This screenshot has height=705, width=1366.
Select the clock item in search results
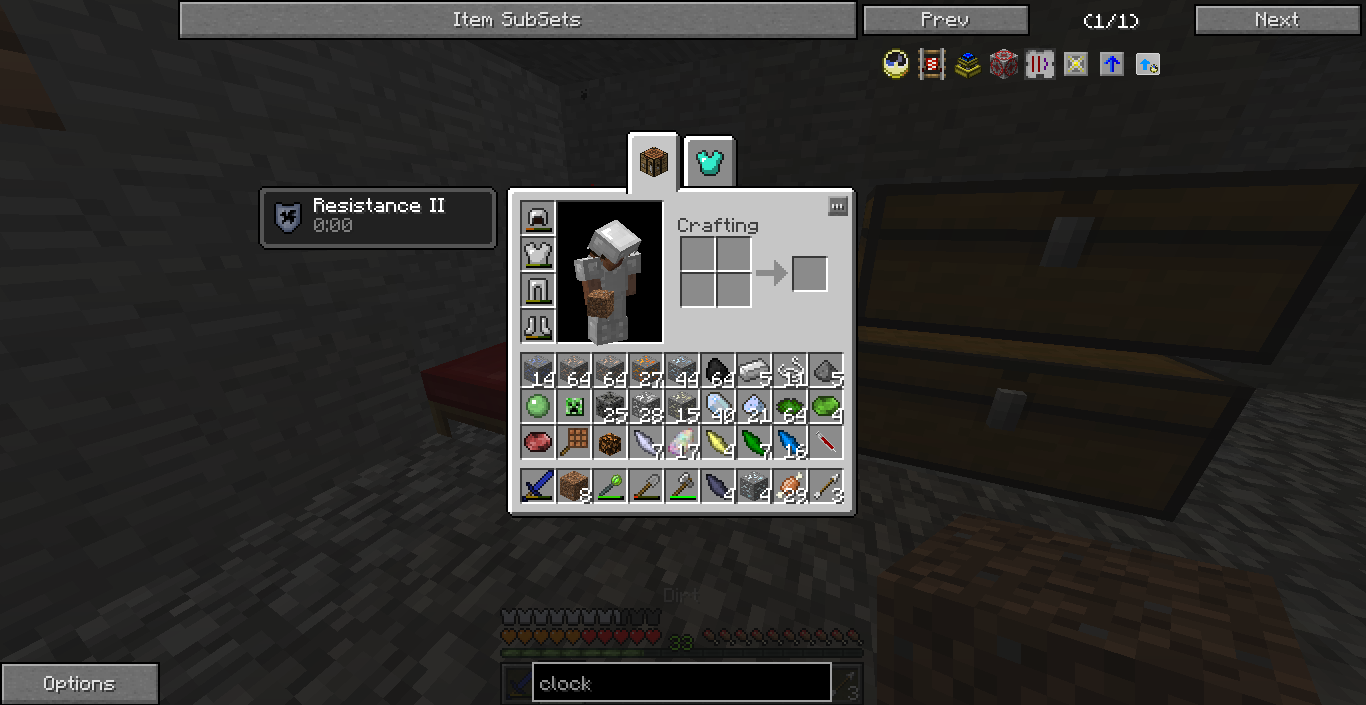coord(895,66)
